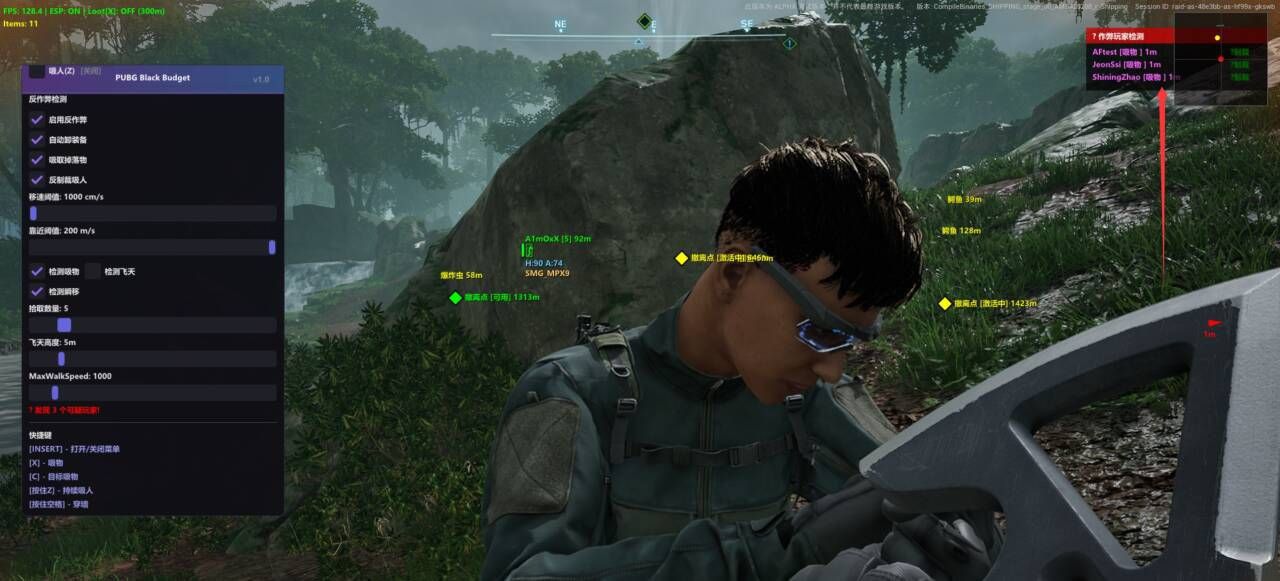Disable the 反制裁吸人 checkbox
1280x581 pixels.
37,180
